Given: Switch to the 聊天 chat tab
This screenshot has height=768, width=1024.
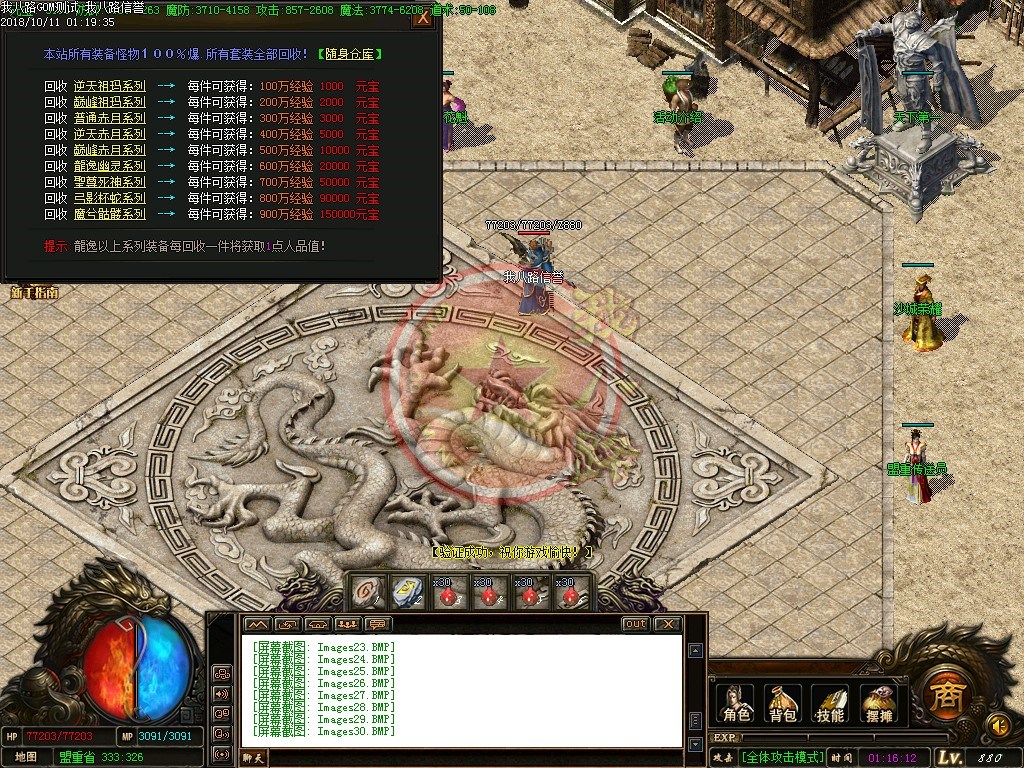Looking at the screenshot, I should click(254, 757).
